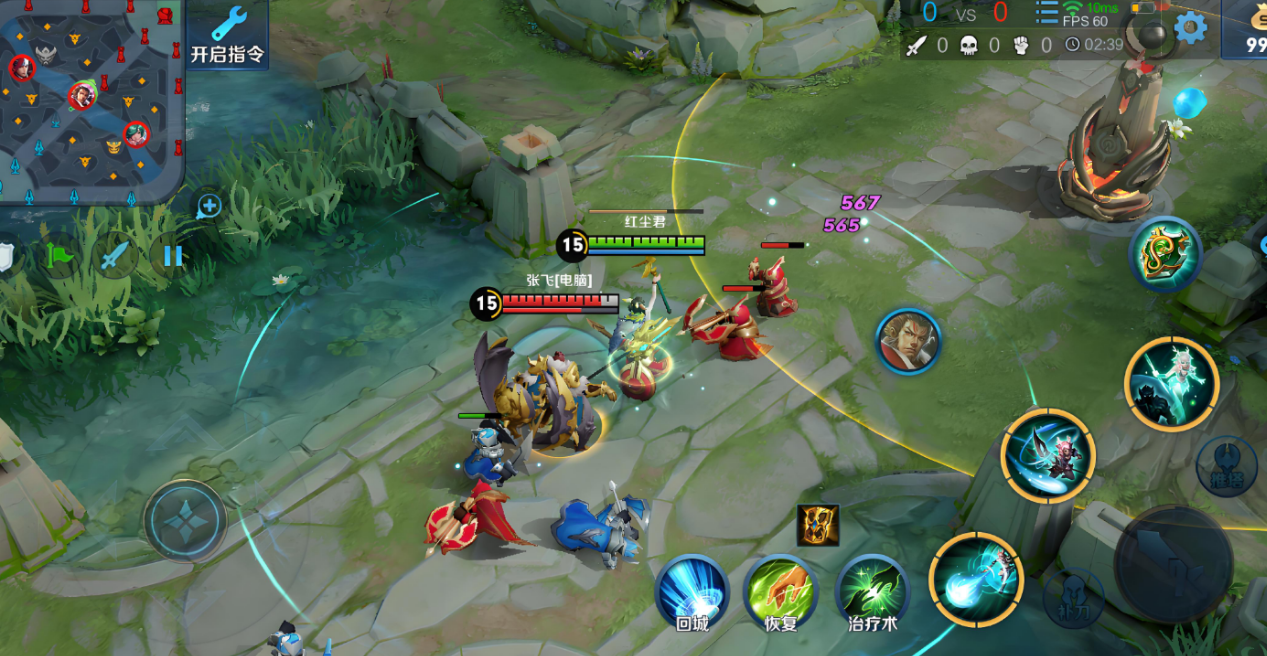Target the enemy hero portrait
The image size is (1267, 656).
[x=908, y=341]
